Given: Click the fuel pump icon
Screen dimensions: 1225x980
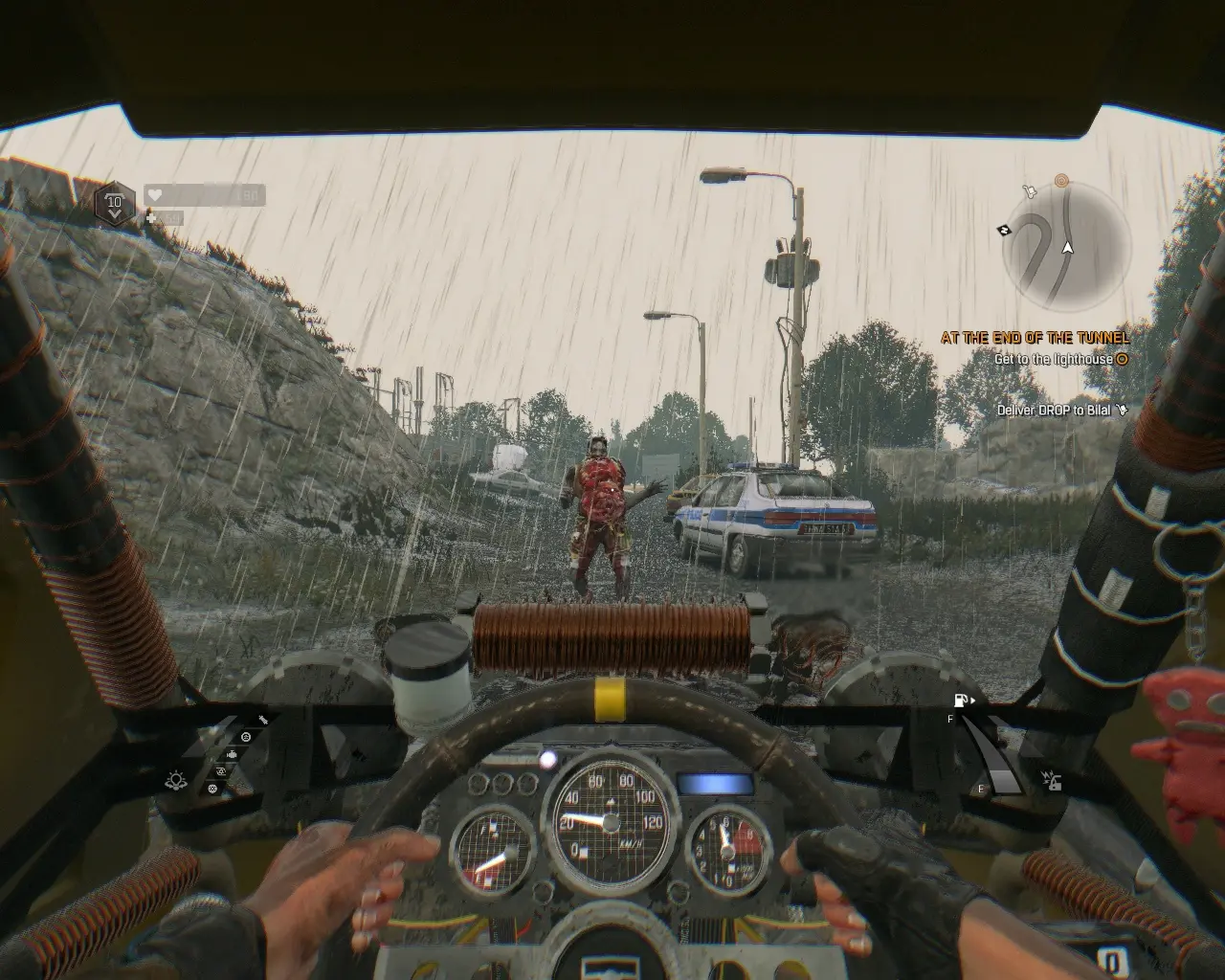Looking at the screenshot, I should point(962,702).
